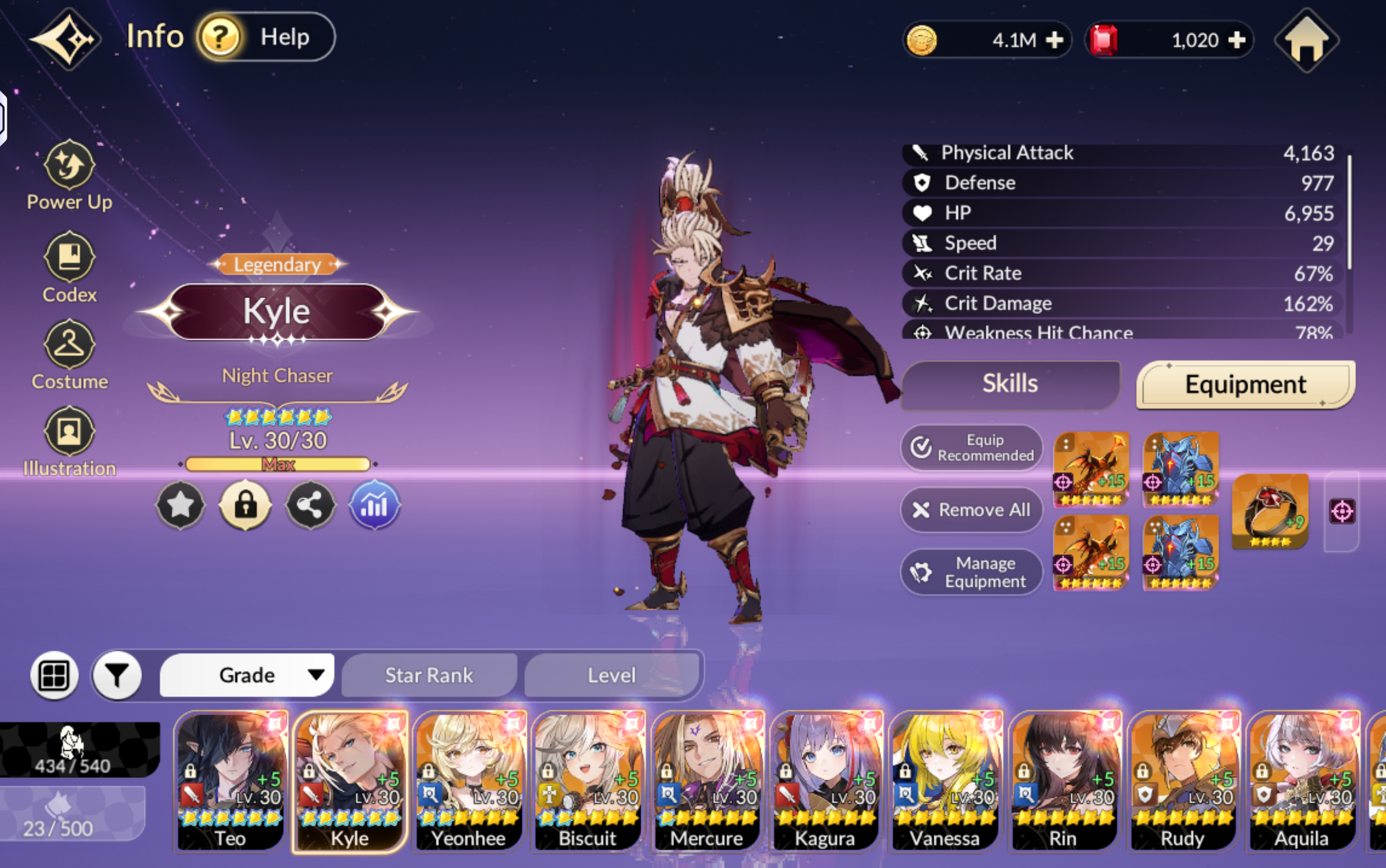Screen dimensions: 1386x868
Task: Equip Recommended gear on Kyle
Action: pos(972,448)
